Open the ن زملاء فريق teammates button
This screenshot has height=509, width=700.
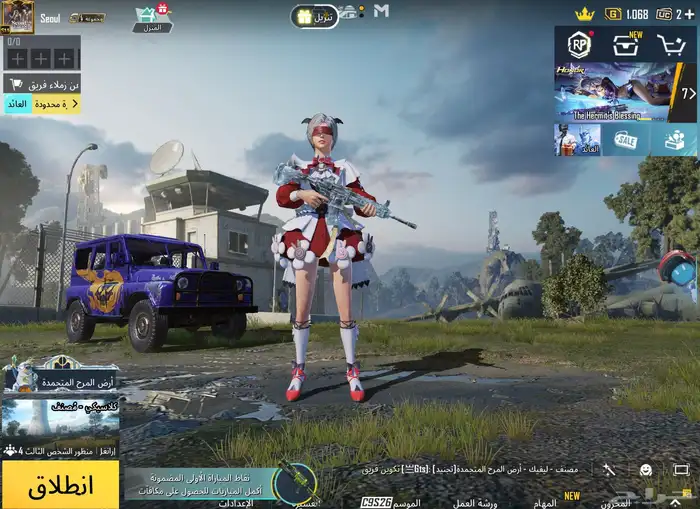(42, 84)
